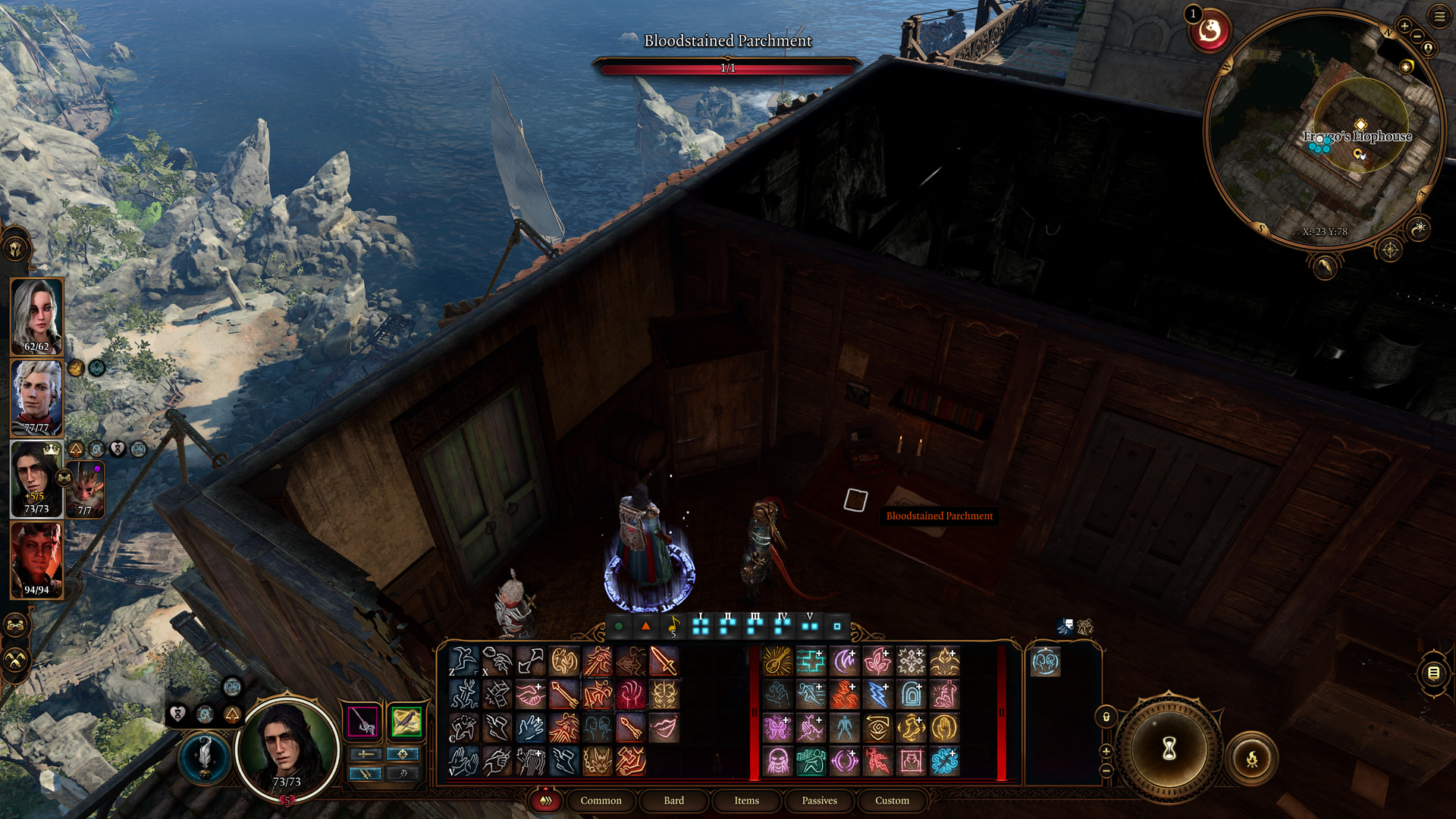Cast the pink butterfly spell

[x=777, y=728]
